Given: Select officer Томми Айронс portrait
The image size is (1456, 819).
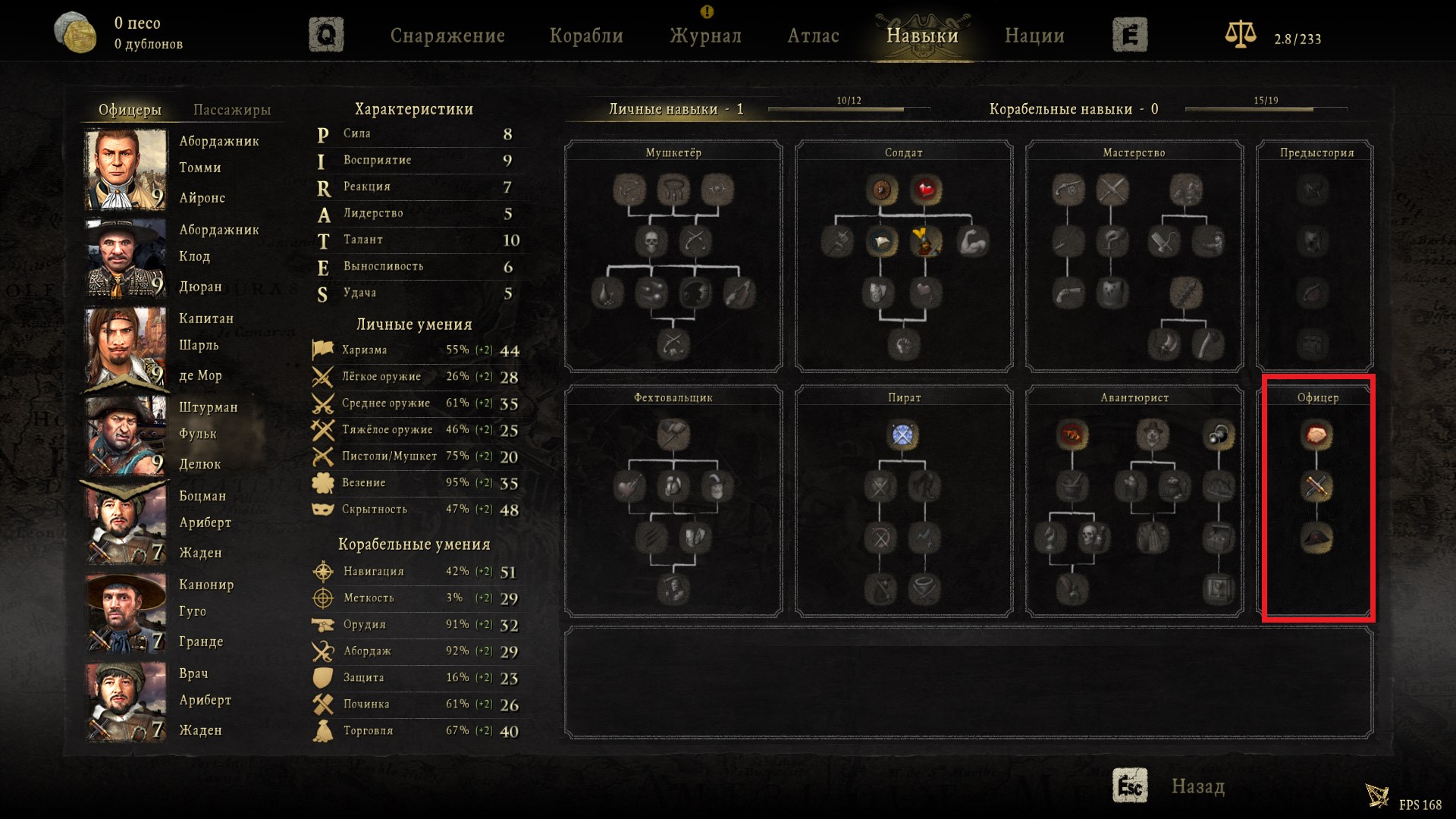Looking at the screenshot, I should 125,169.
